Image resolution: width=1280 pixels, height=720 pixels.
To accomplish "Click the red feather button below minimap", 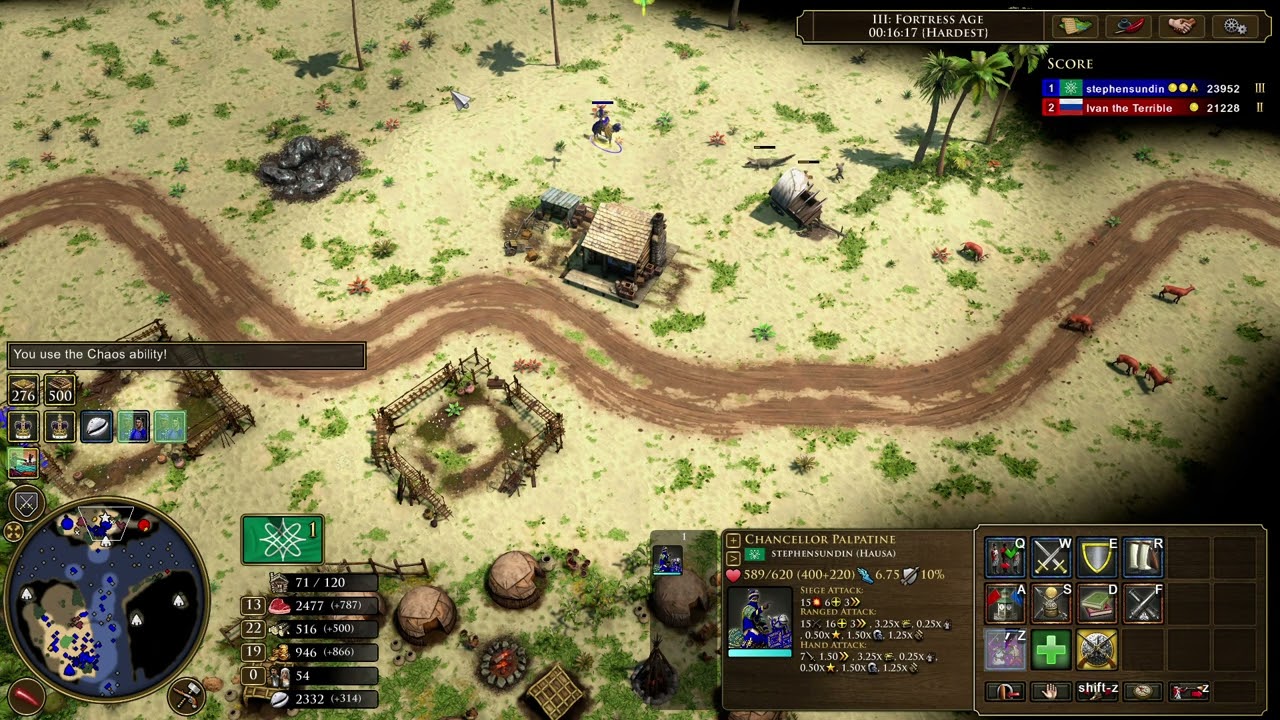I will pyautogui.click(x=24, y=695).
